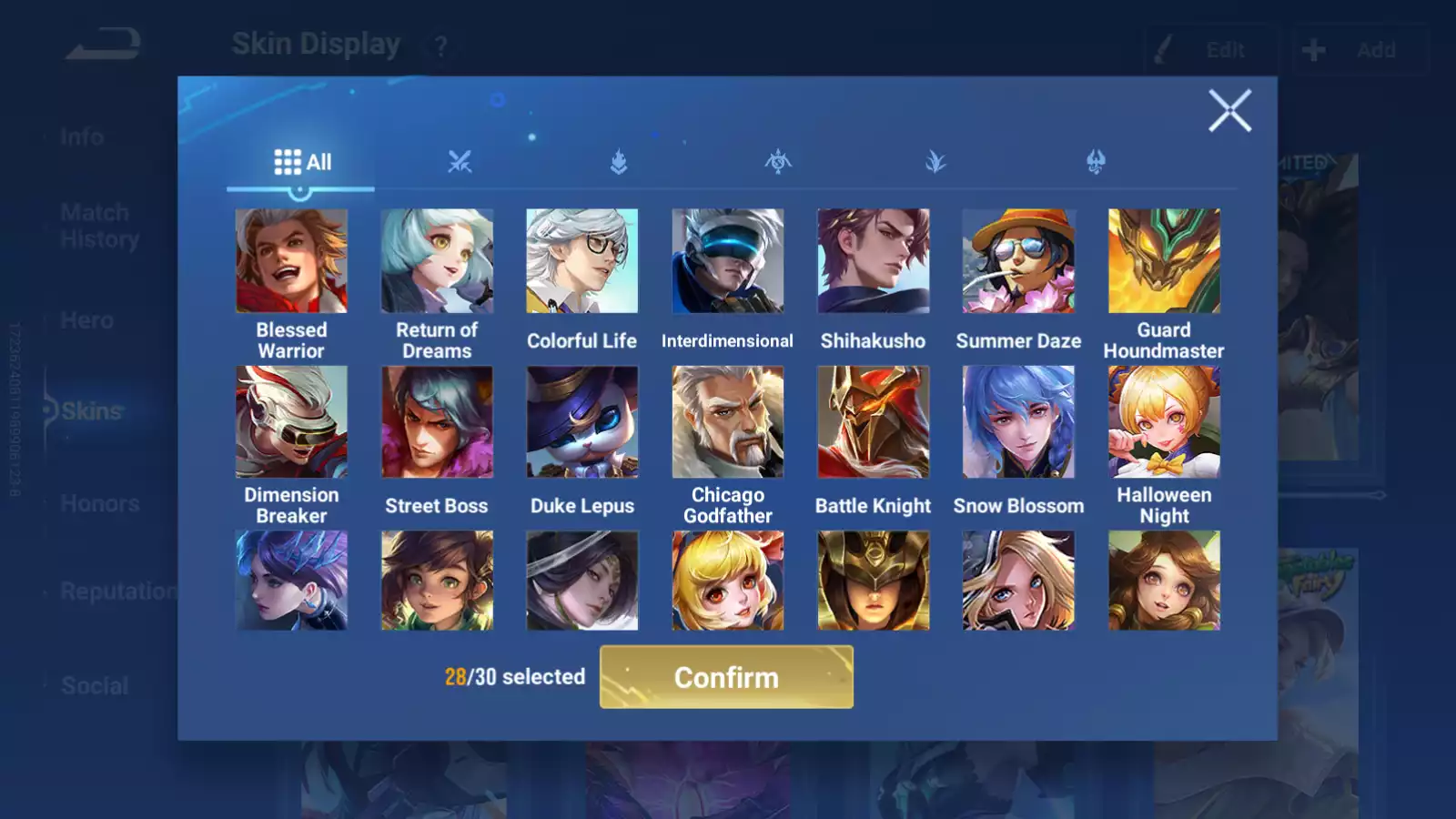This screenshot has width=1456, height=819.
Task: Select the Battle Knight skin
Action: pos(873,422)
